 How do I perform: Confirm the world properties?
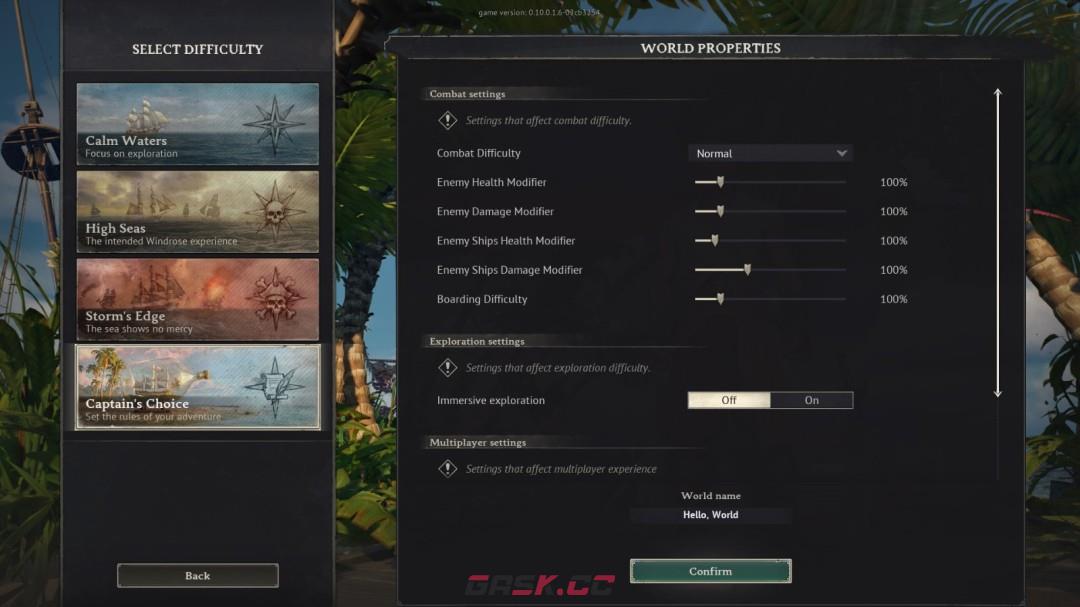coord(710,571)
